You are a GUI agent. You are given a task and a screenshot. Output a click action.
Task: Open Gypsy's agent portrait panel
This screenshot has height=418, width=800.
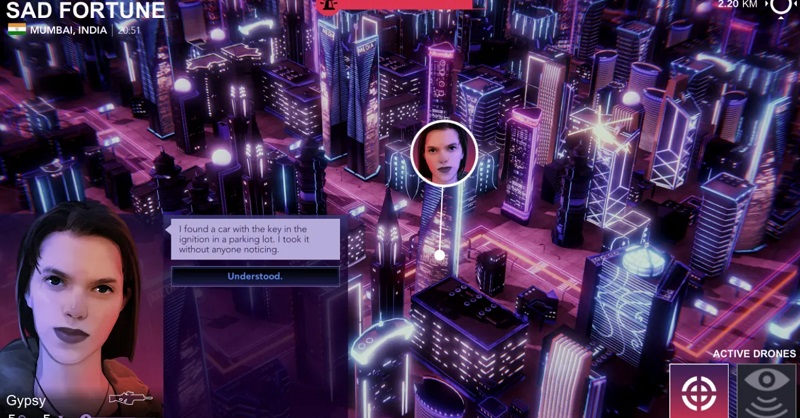78,300
